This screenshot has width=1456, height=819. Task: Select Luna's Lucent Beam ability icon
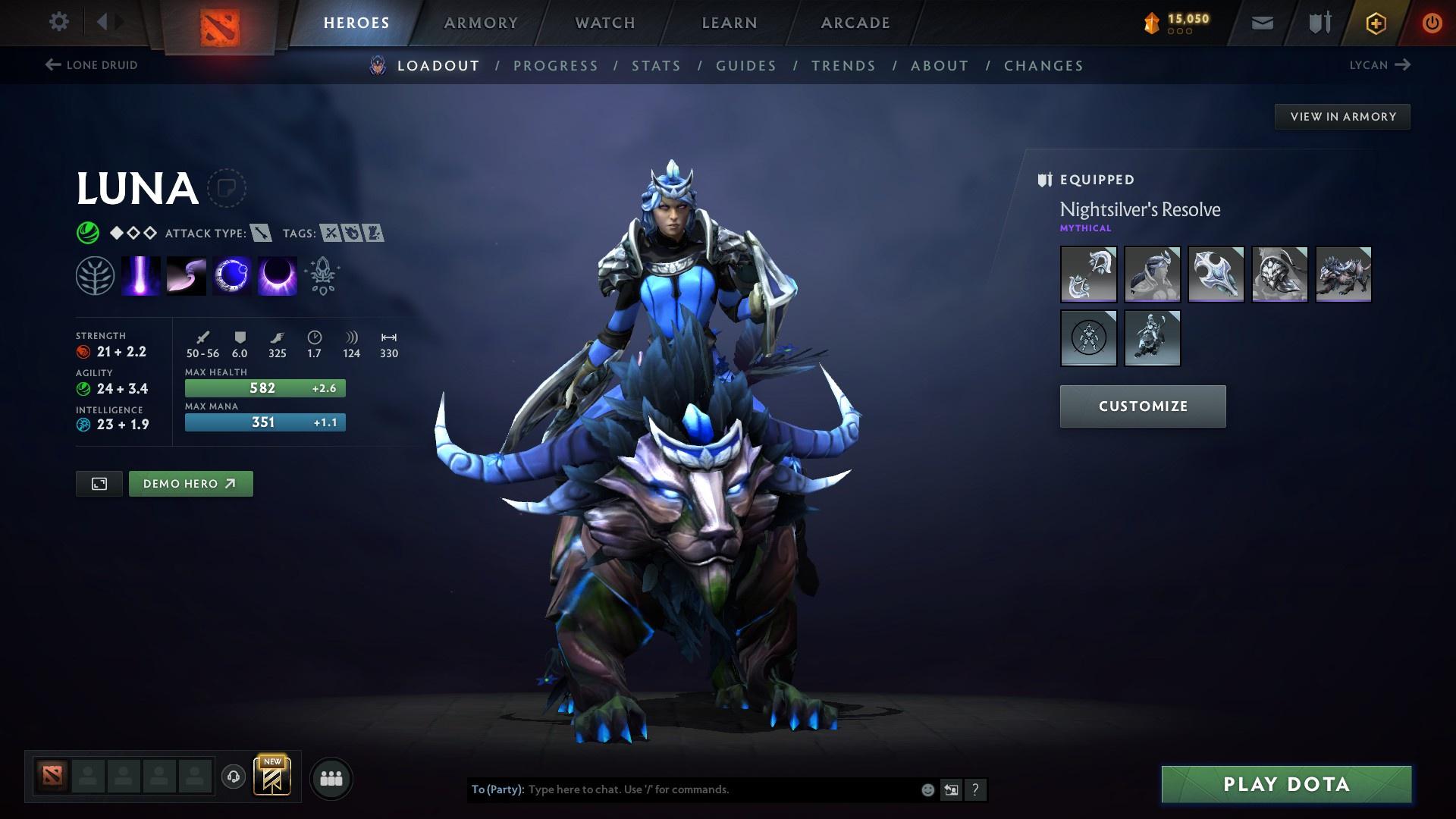click(x=140, y=275)
